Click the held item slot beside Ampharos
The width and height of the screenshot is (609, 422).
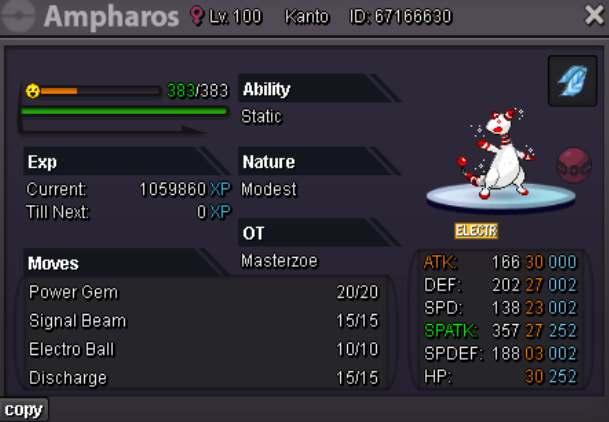coord(574,163)
